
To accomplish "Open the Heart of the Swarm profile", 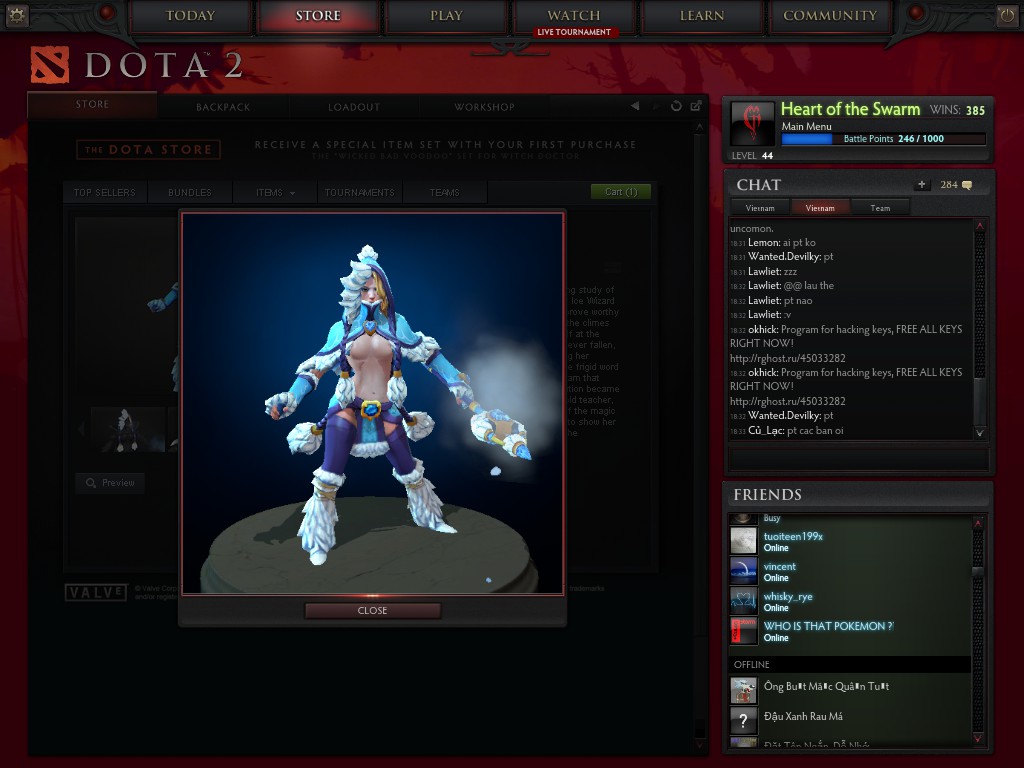I will [850, 110].
